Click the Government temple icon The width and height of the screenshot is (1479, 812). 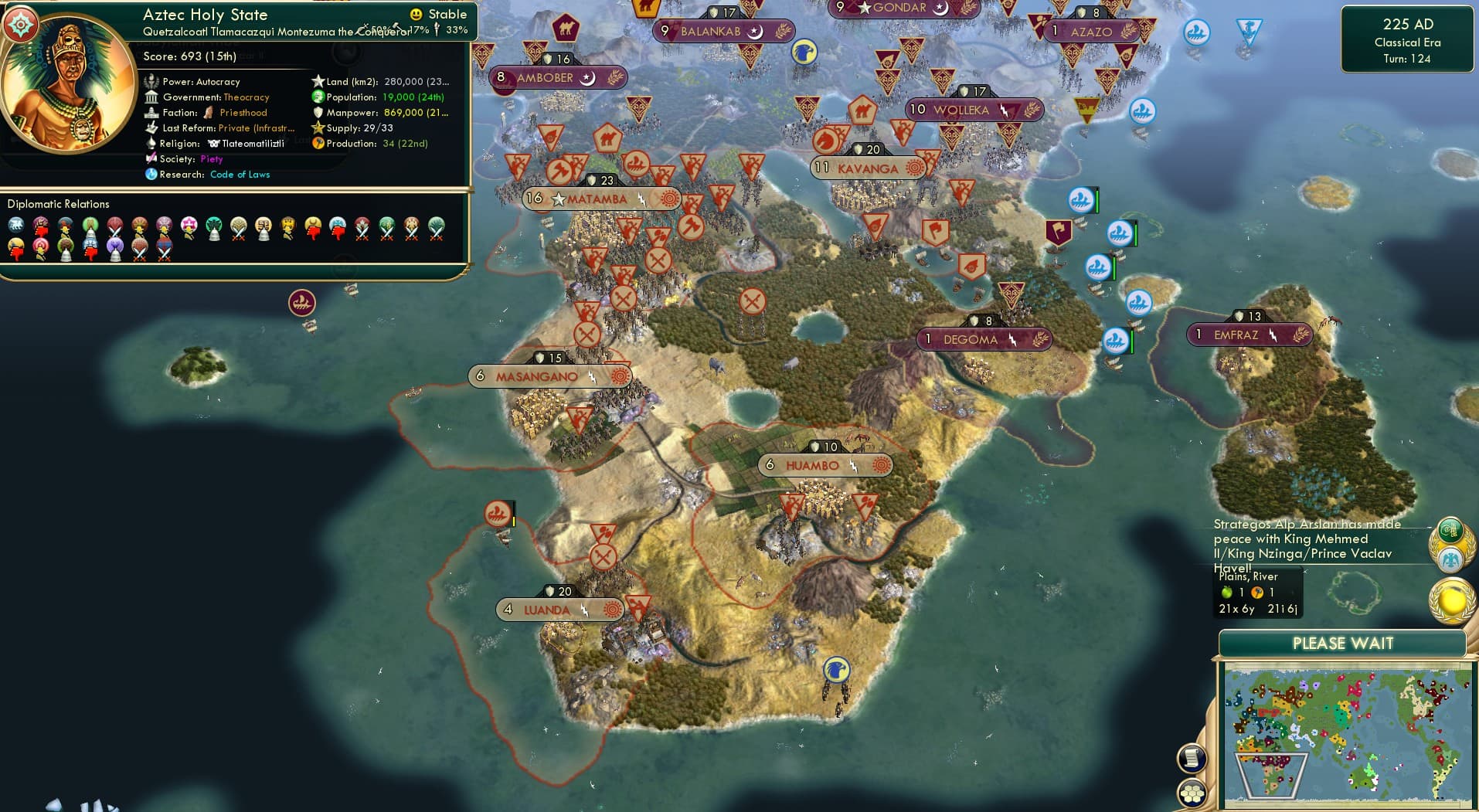pyautogui.click(x=152, y=97)
